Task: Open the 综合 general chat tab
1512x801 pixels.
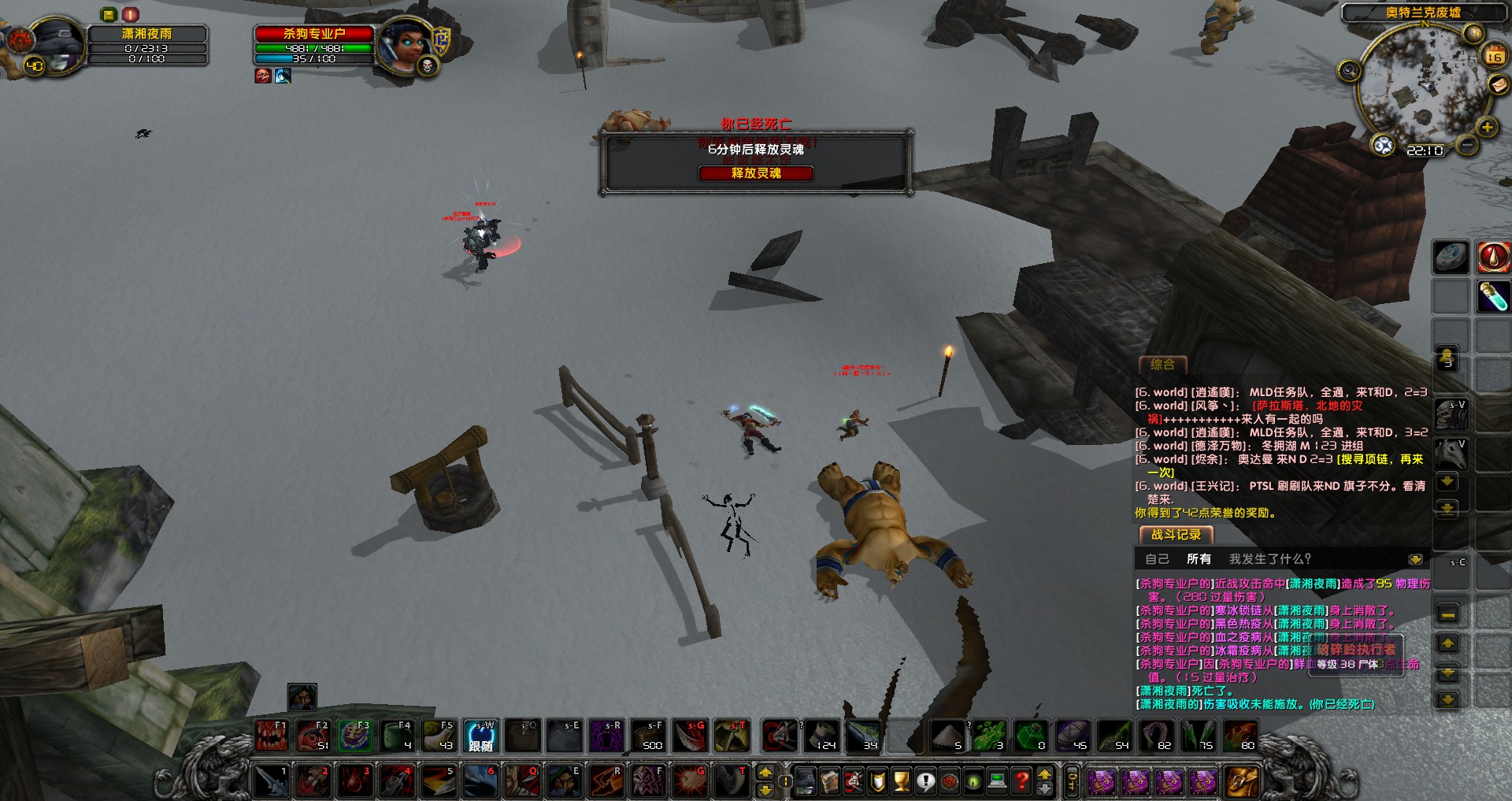Action: click(1162, 365)
